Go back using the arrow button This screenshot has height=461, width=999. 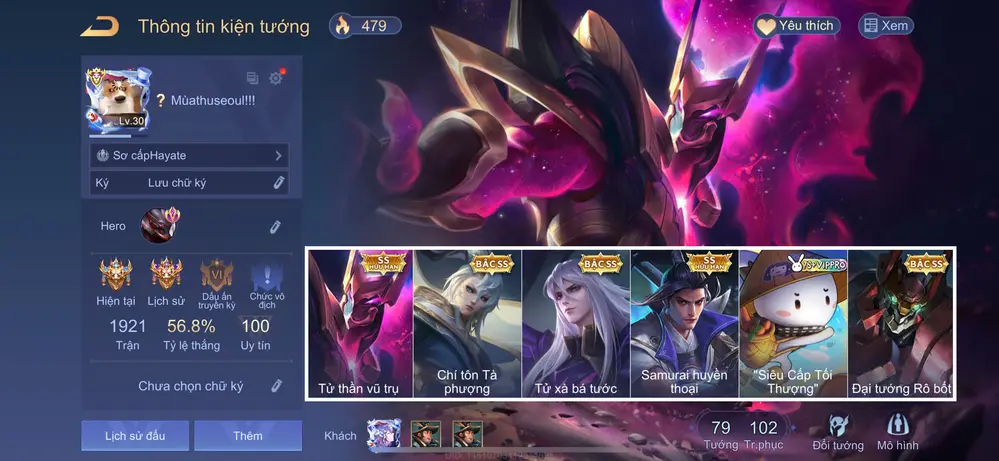coord(100,26)
